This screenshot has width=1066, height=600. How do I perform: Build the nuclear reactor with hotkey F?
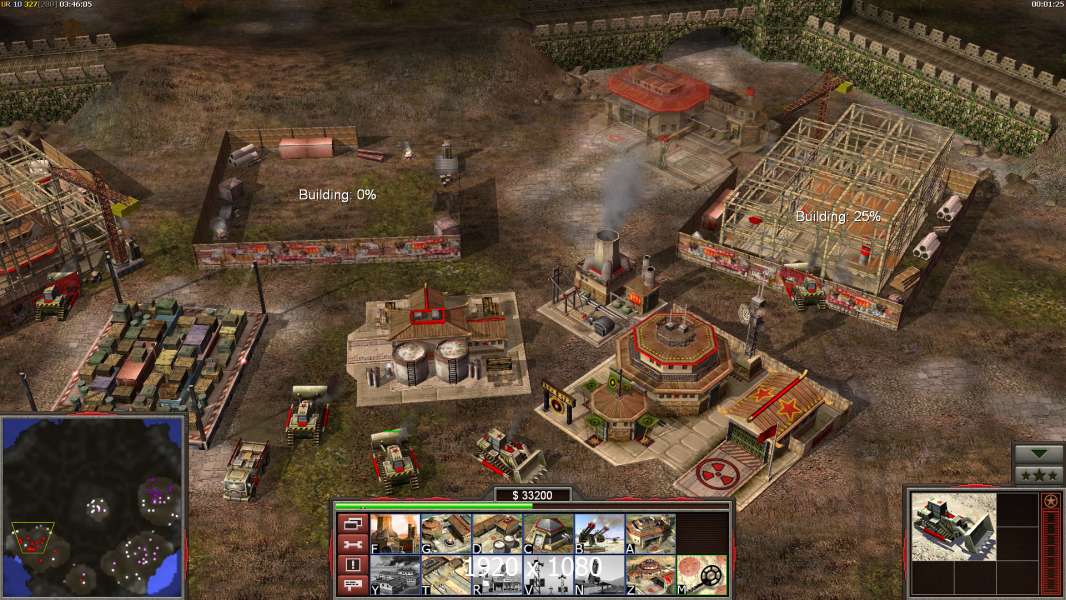(394, 533)
